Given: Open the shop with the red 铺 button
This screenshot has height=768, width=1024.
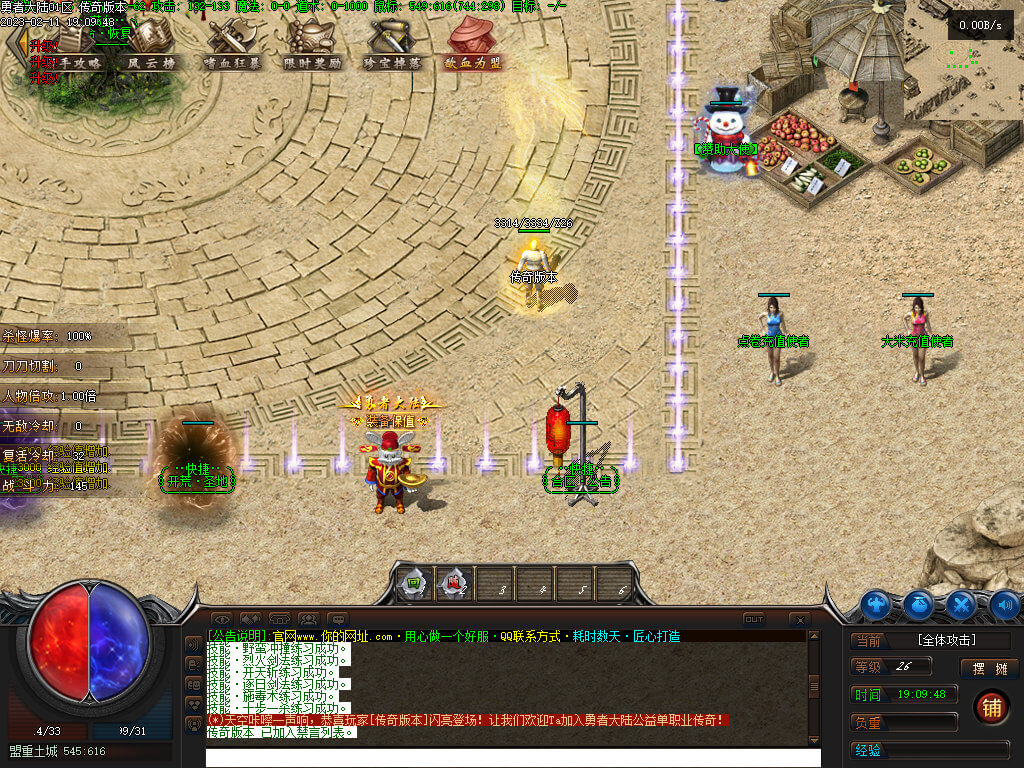Looking at the screenshot, I should 991,707.
